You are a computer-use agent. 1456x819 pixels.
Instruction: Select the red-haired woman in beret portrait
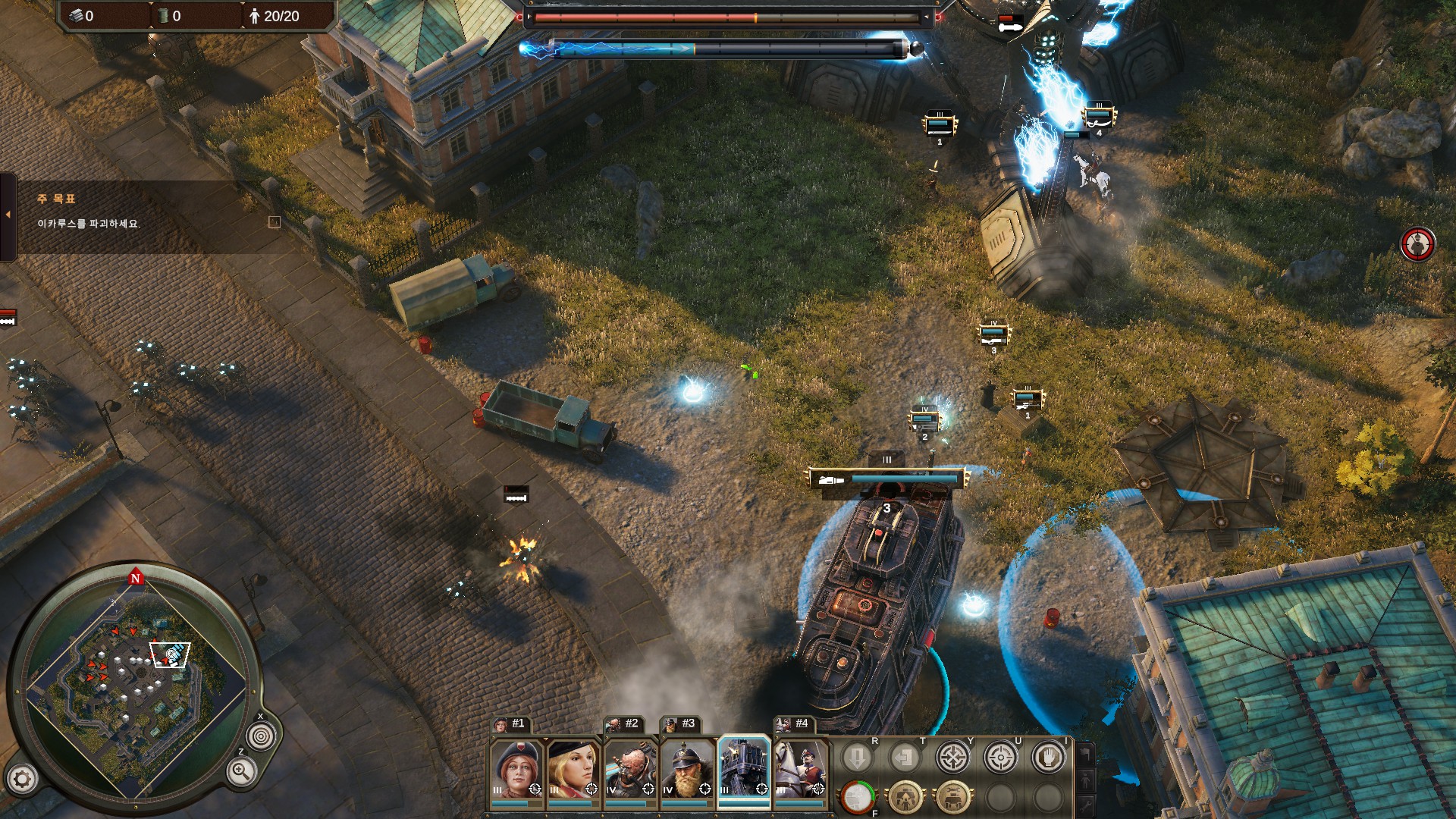pyautogui.click(x=516, y=768)
